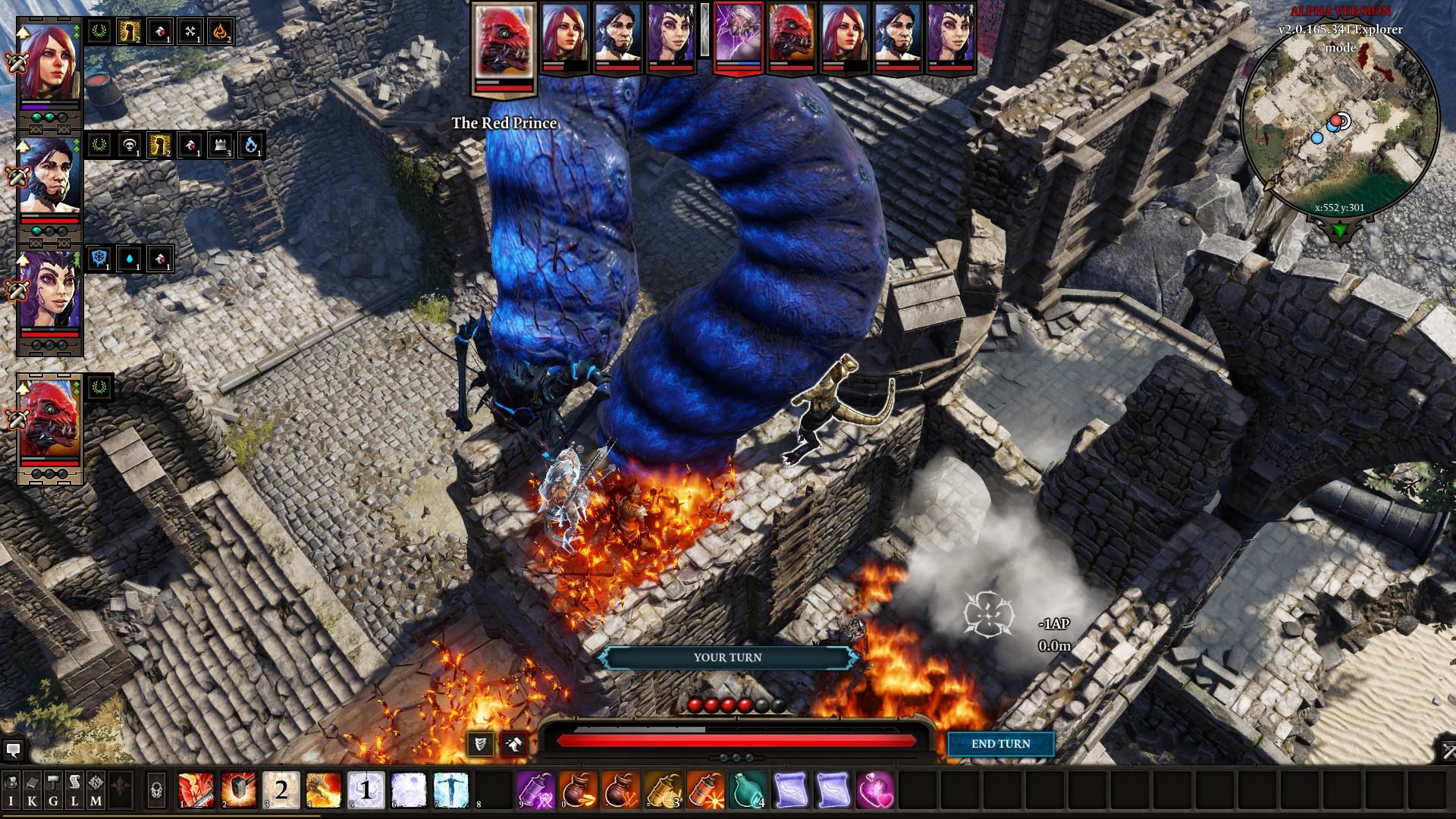Select the Red Prince party portrait
The width and height of the screenshot is (1456, 819).
(x=49, y=419)
